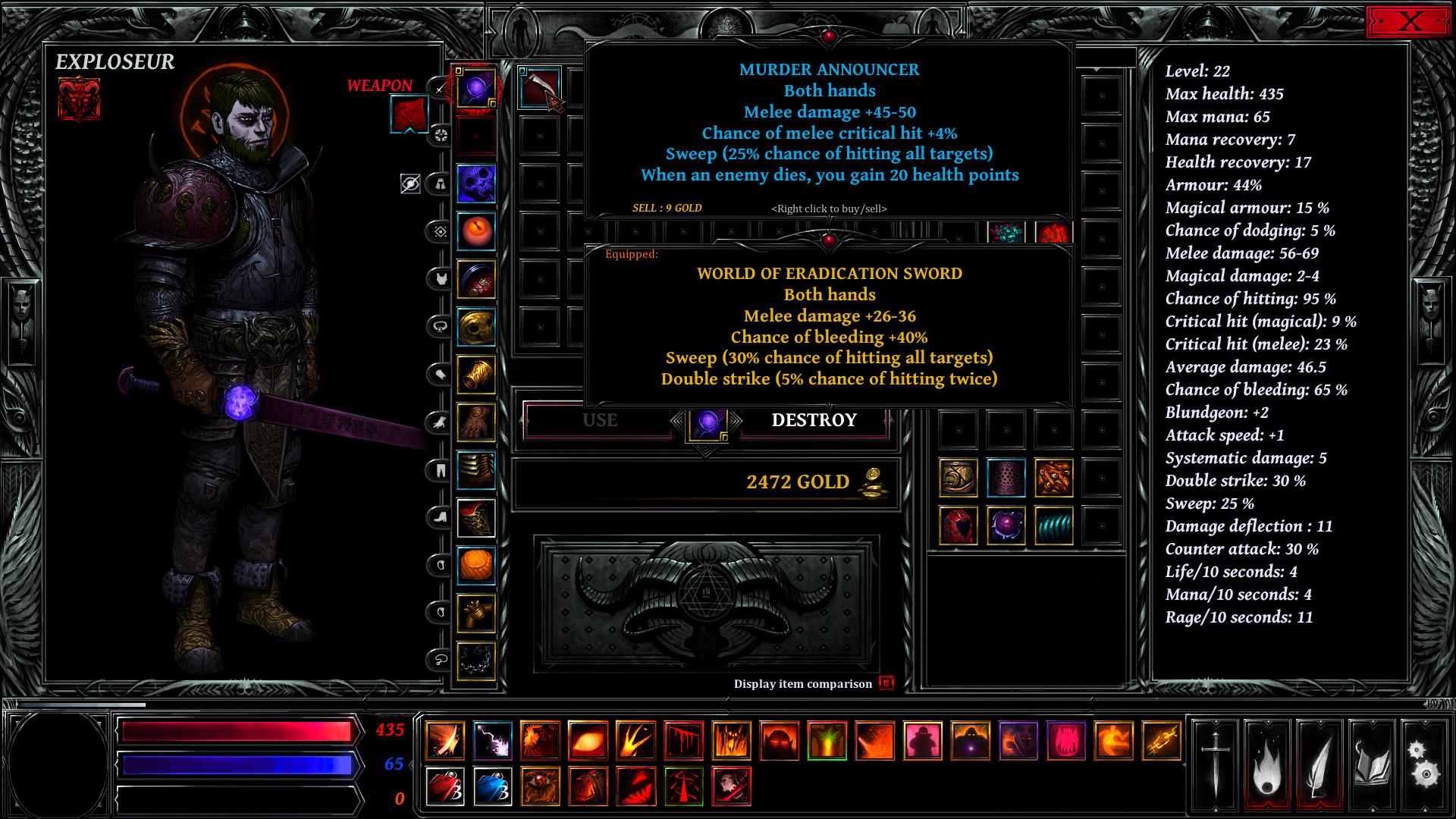Select the equipped blue skull helmet item
Screen dimensions: 1456x819
coord(477,182)
